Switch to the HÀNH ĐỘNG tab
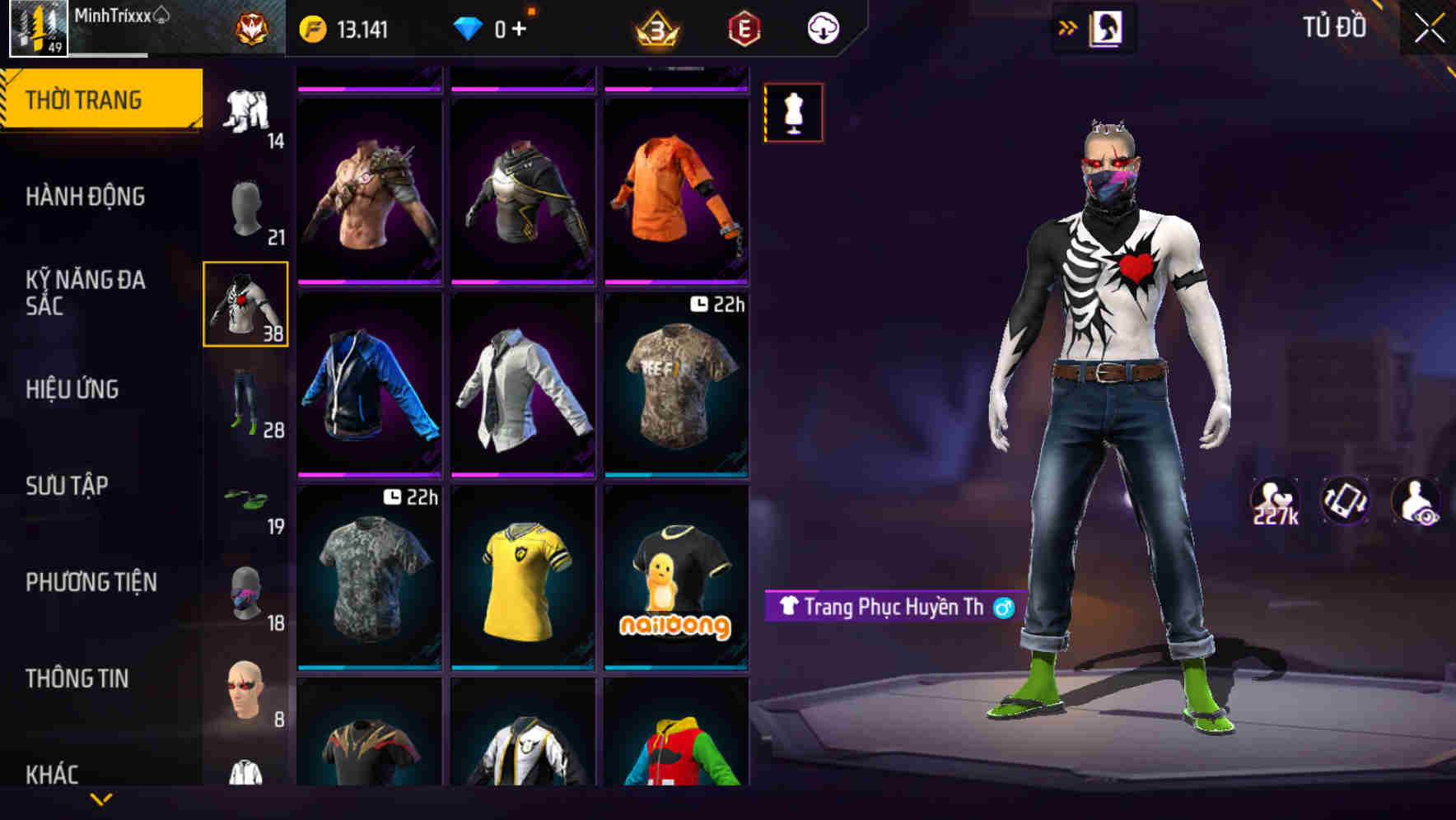 [86, 197]
